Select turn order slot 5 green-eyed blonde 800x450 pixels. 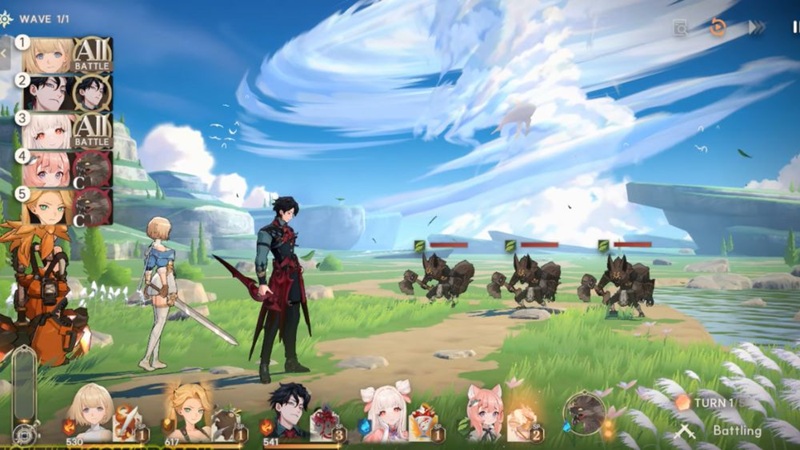click(47, 207)
